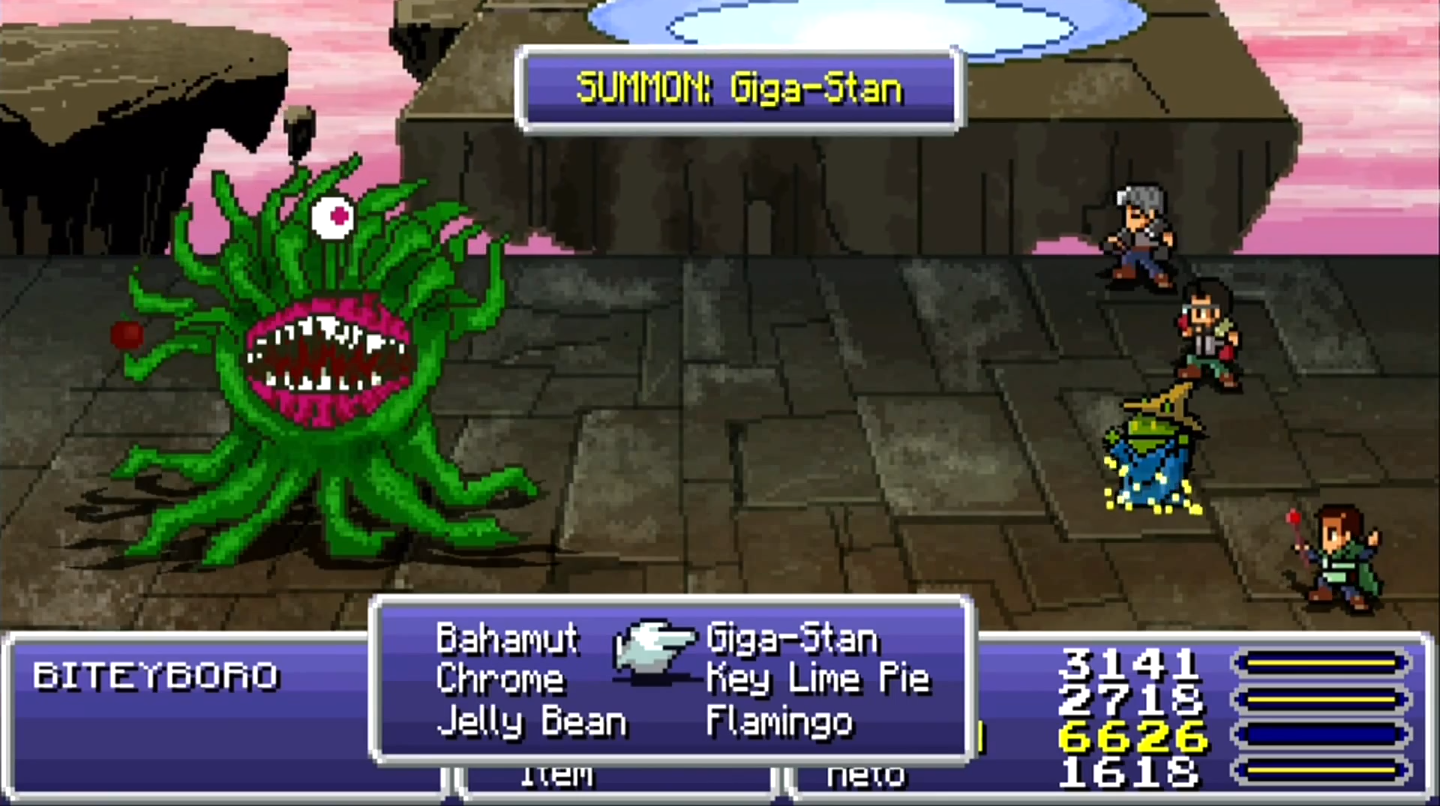This screenshot has width=1440, height=806.
Task: Open the Item command
Action: [557, 777]
